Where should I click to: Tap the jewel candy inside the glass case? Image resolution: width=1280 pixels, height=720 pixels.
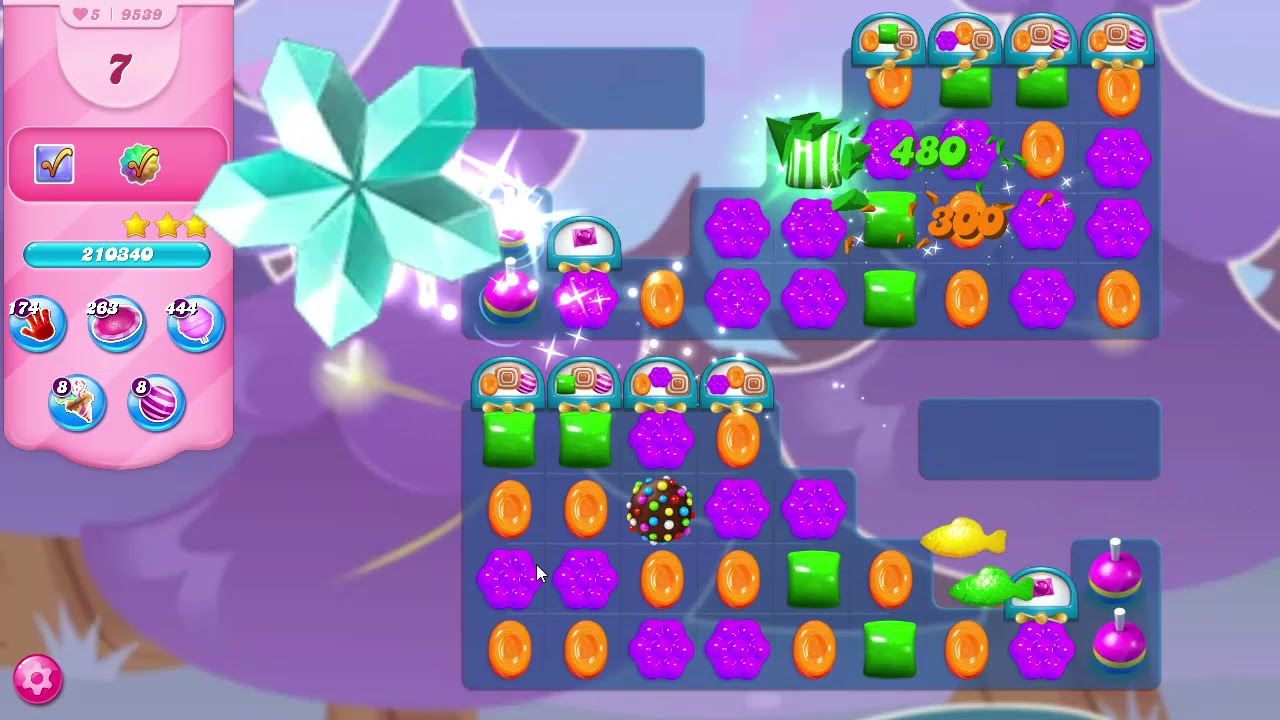583,237
